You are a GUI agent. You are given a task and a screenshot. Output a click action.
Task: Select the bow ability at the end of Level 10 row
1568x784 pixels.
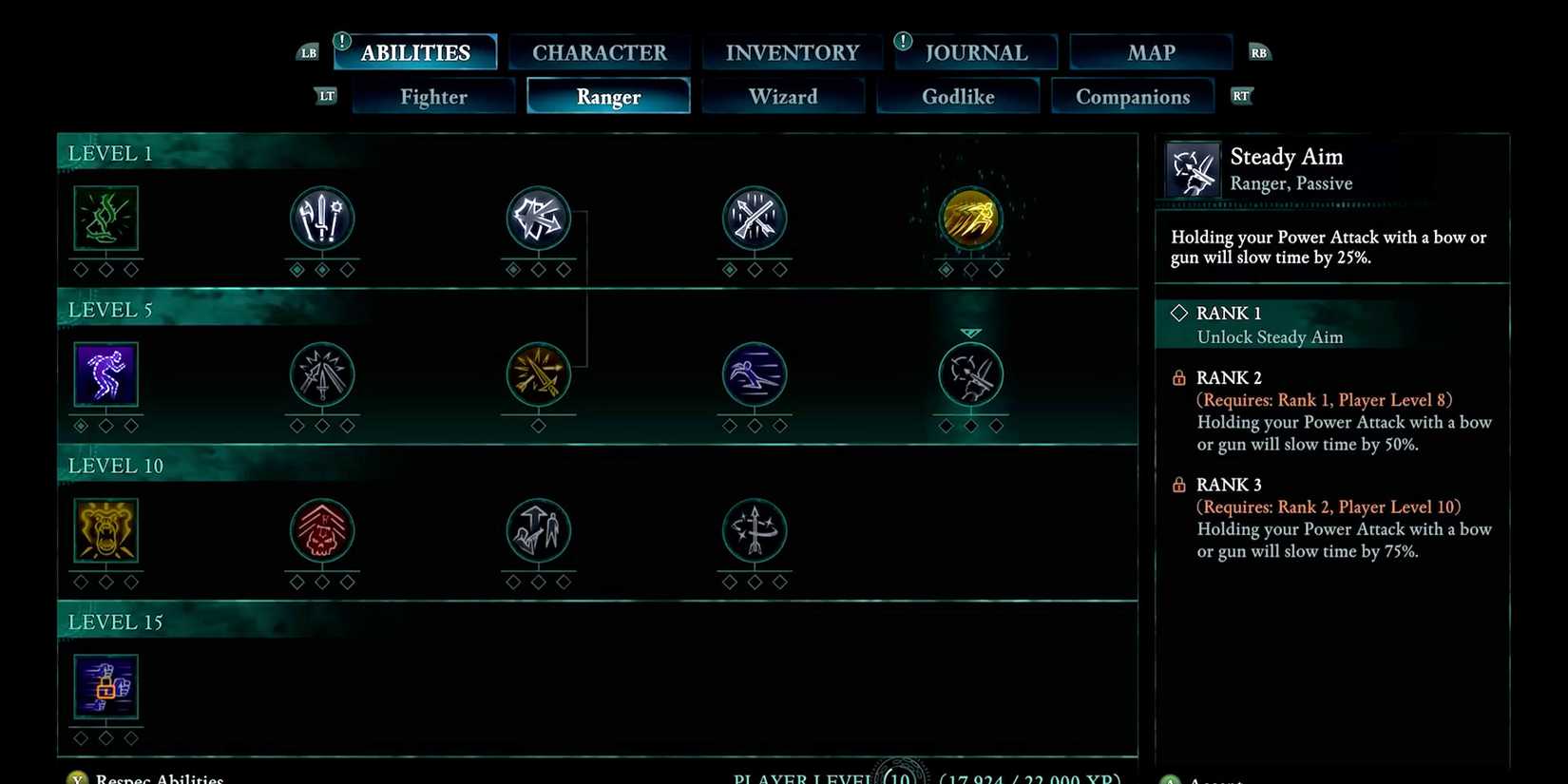[x=755, y=532]
